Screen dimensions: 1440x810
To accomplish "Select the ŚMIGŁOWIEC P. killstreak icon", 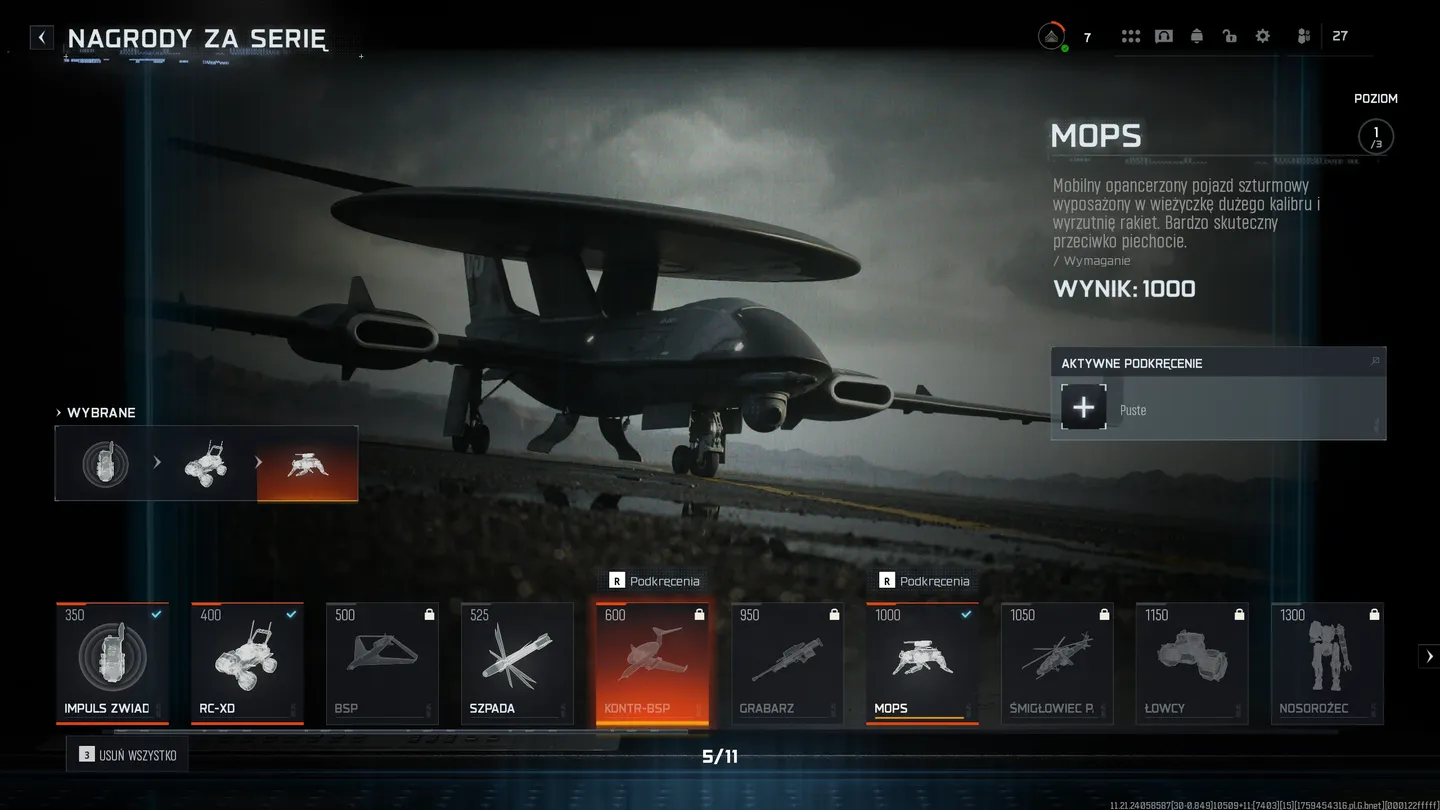I will click(x=1057, y=660).
